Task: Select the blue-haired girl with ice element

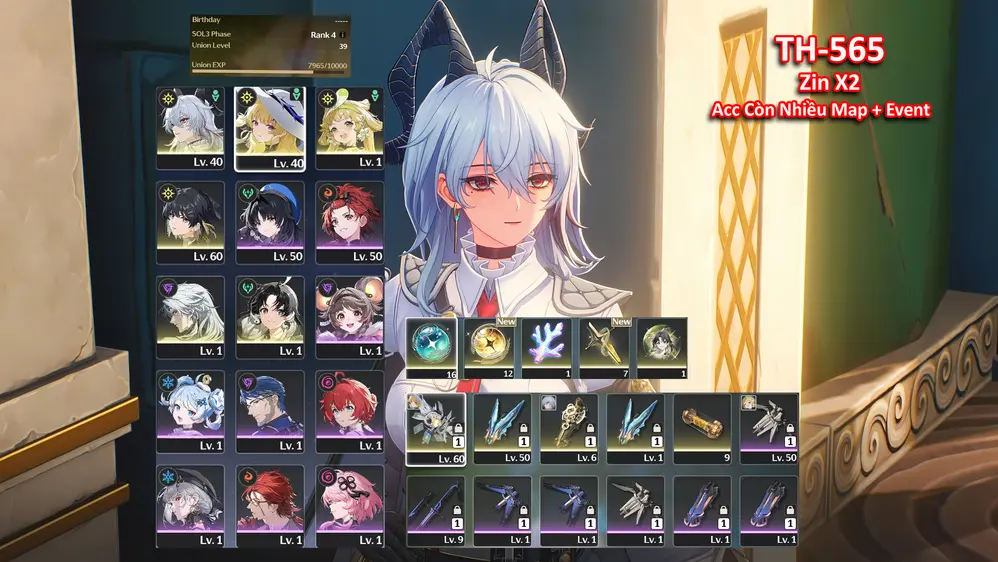Action: tap(191, 411)
